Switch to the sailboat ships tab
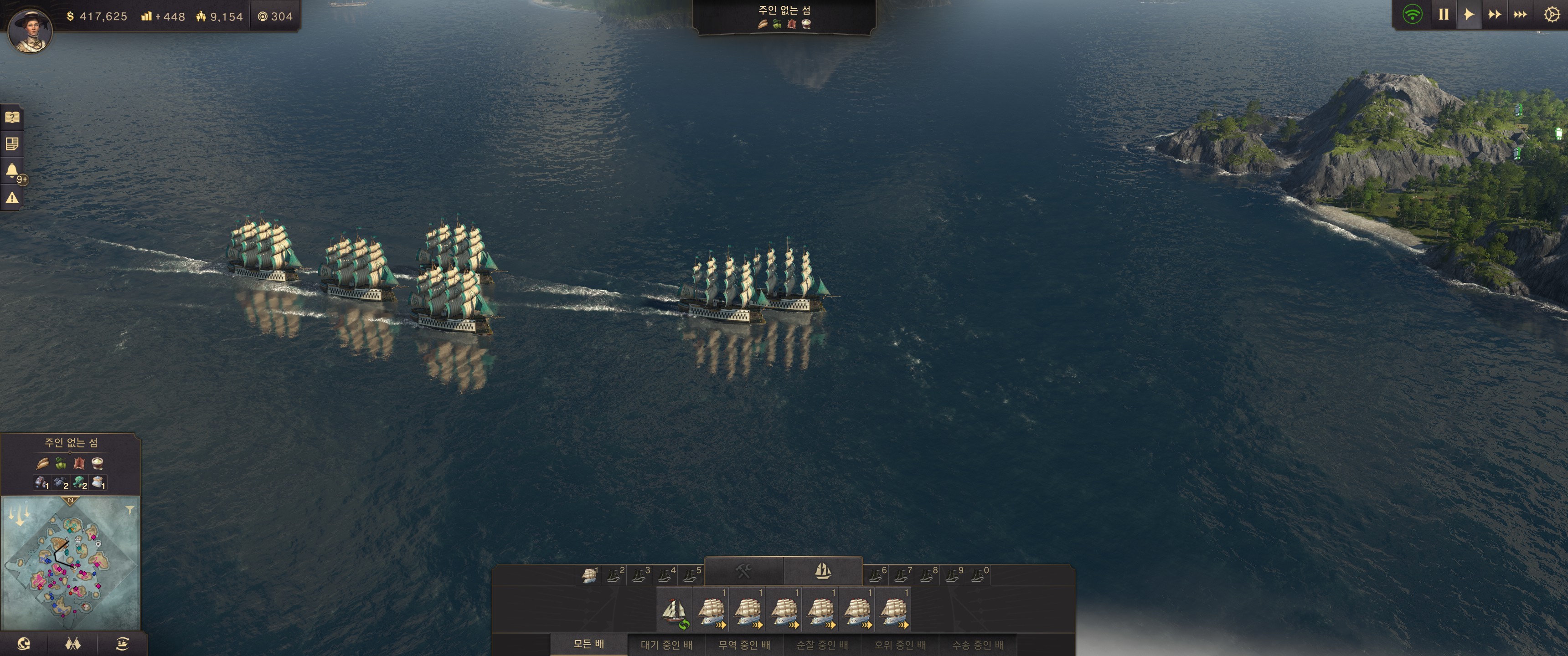The height and width of the screenshot is (656, 1568). (822, 571)
